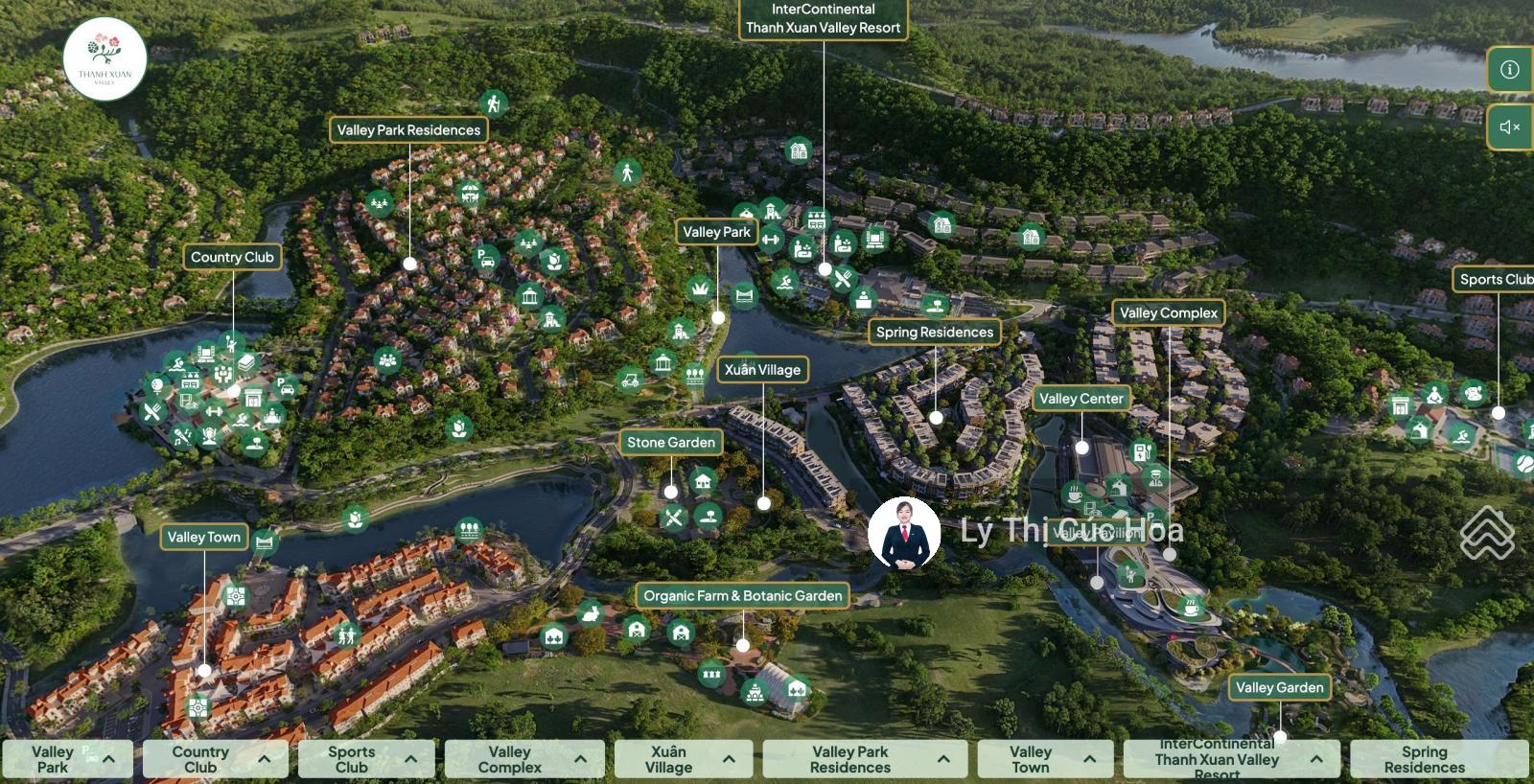Open the stacked layers icon

coord(1487,532)
